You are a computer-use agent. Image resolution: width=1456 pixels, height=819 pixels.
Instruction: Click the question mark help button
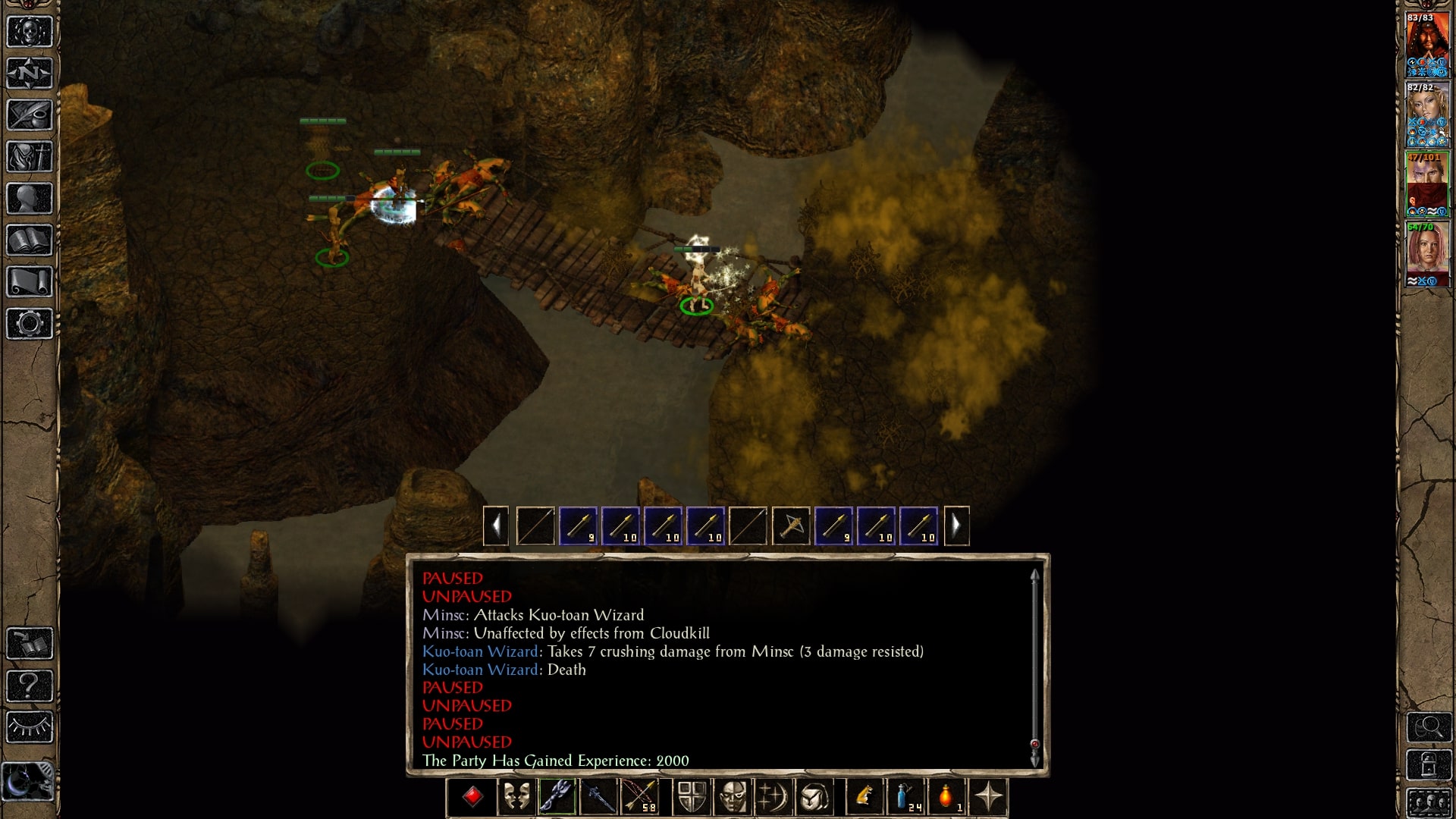[30, 686]
